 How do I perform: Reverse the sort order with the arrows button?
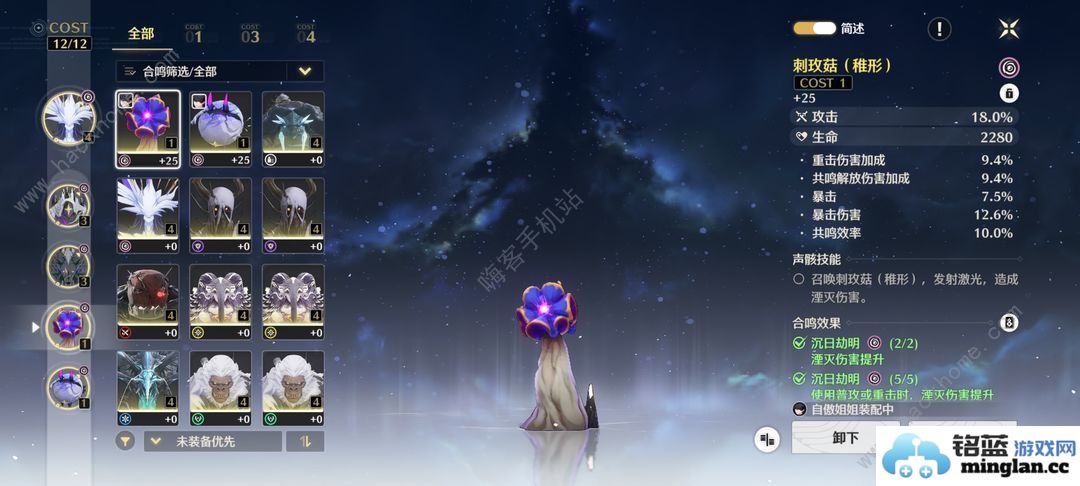click(x=305, y=441)
